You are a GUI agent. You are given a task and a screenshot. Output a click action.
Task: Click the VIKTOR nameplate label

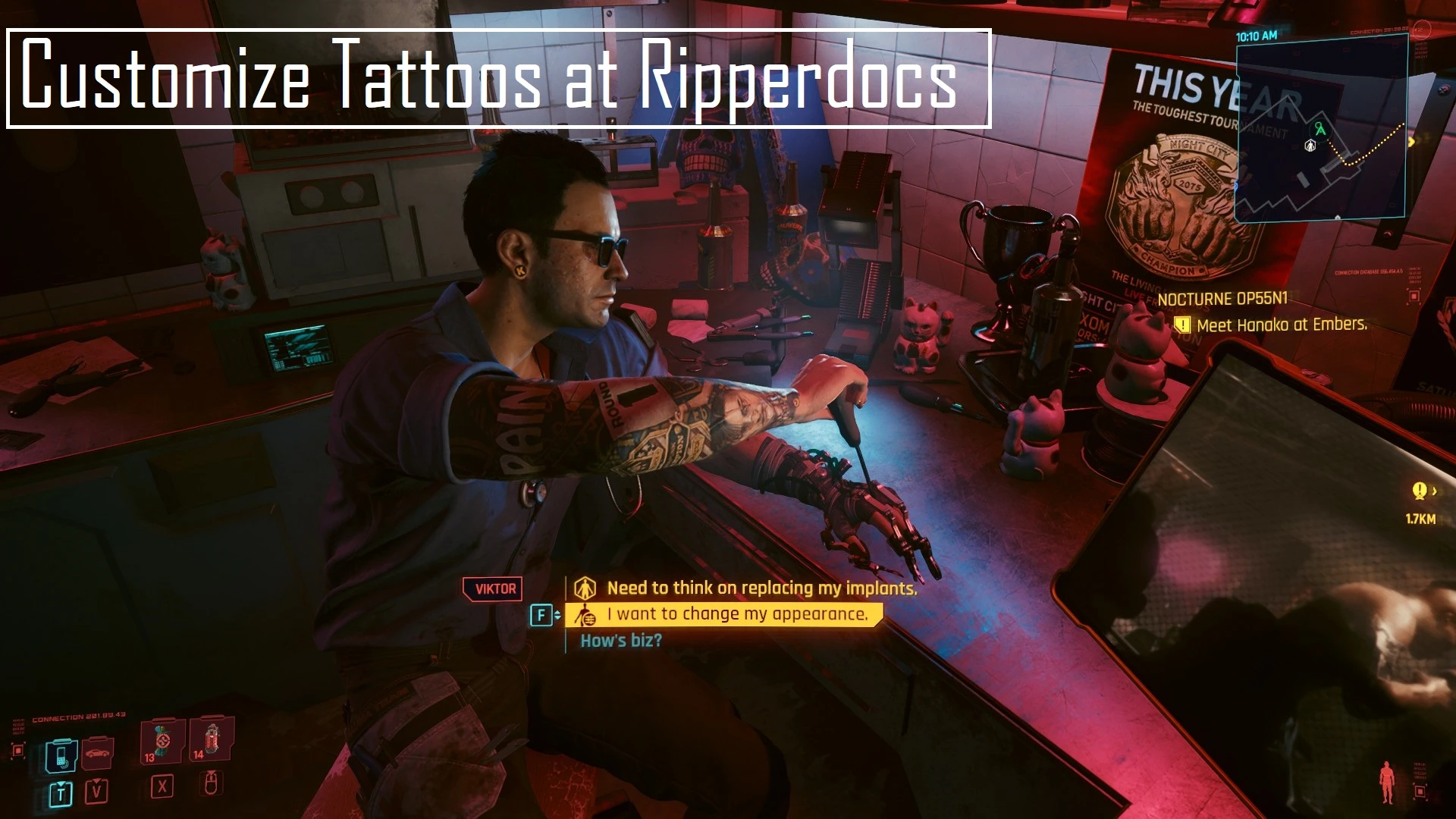tap(494, 589)
